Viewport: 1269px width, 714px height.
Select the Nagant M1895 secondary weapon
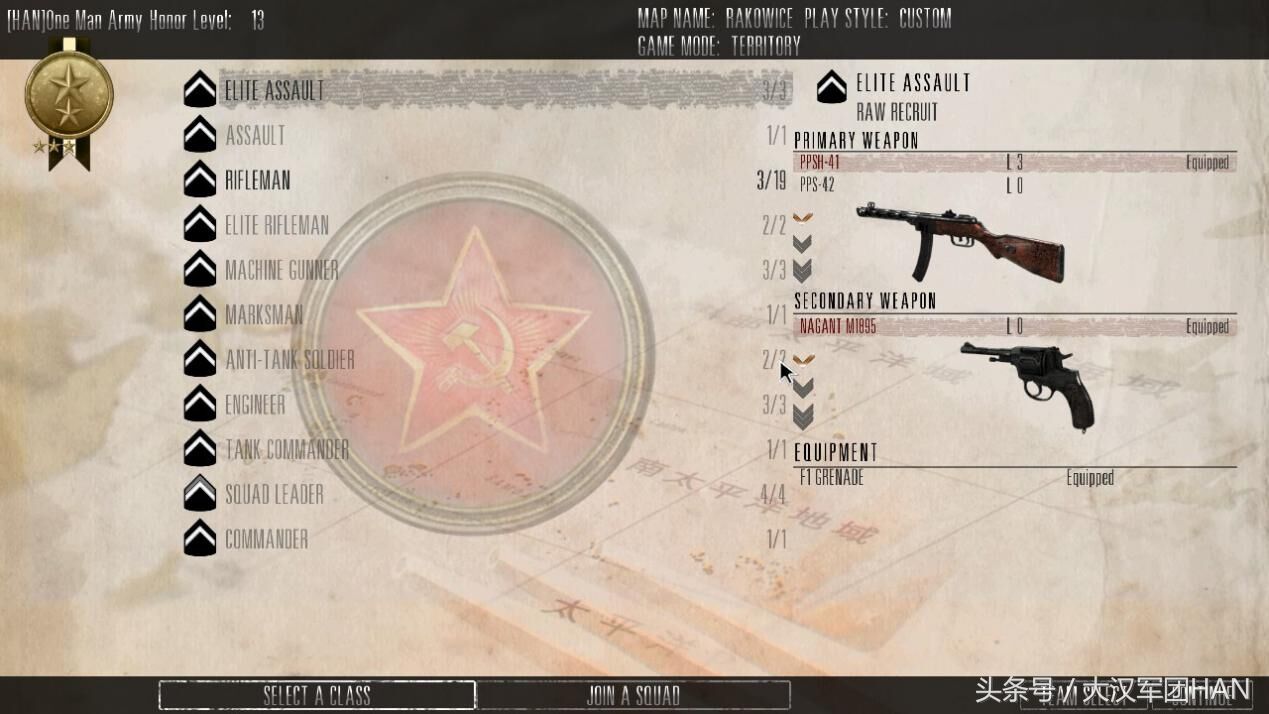(x=1015, y=326)
